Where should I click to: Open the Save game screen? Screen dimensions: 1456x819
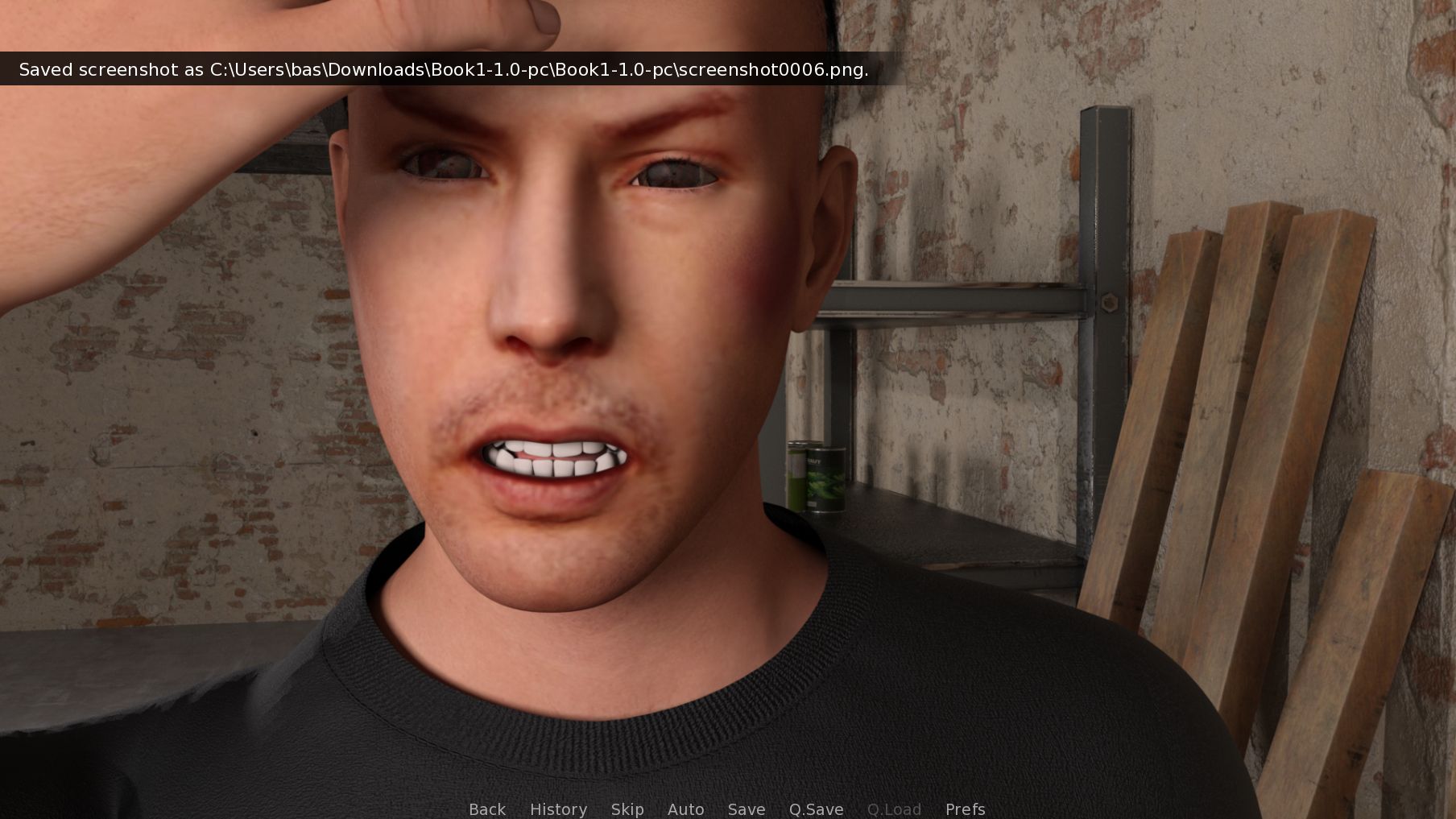point(746,809)
